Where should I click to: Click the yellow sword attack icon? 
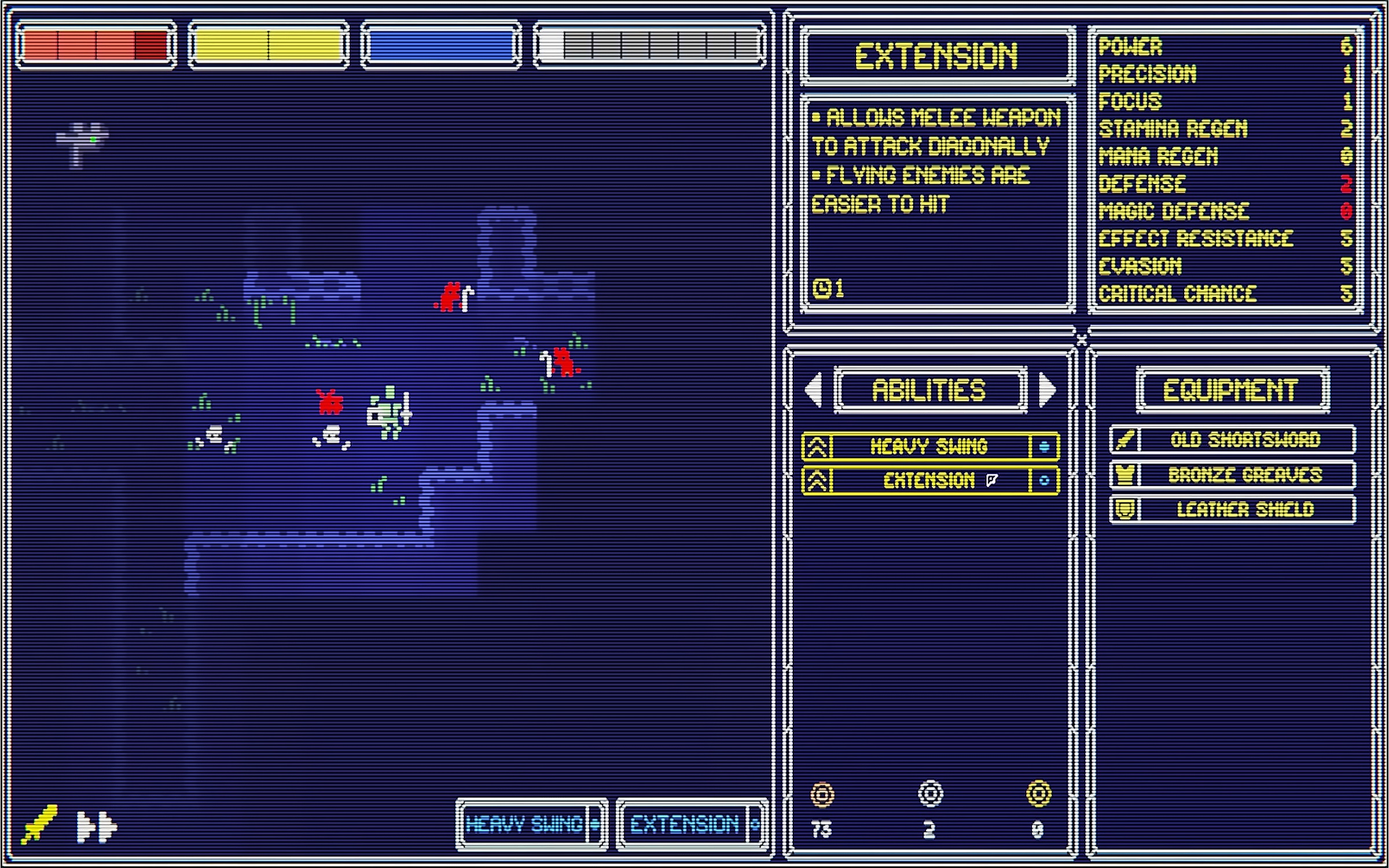(x=39, y=824)
